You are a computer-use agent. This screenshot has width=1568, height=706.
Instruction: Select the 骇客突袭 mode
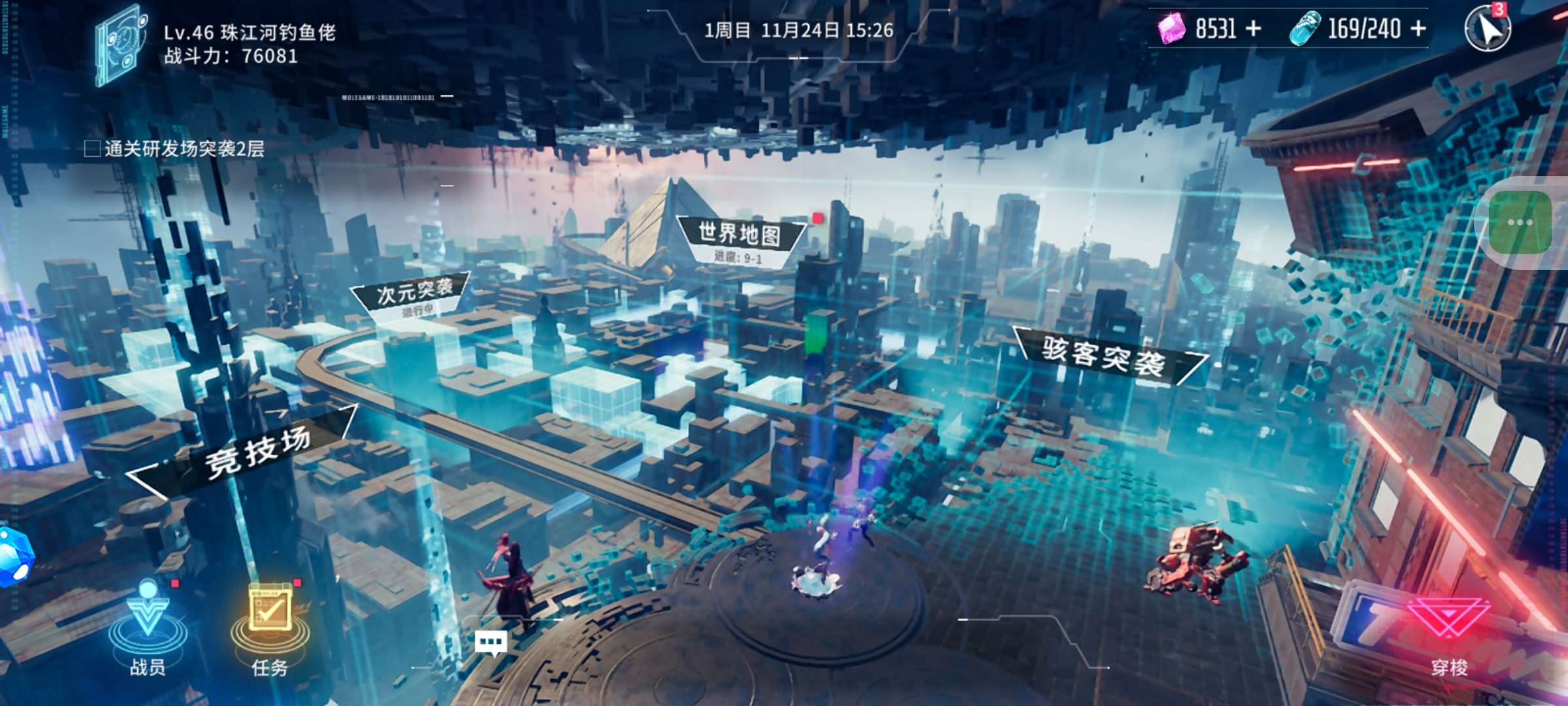(1104, 357)
